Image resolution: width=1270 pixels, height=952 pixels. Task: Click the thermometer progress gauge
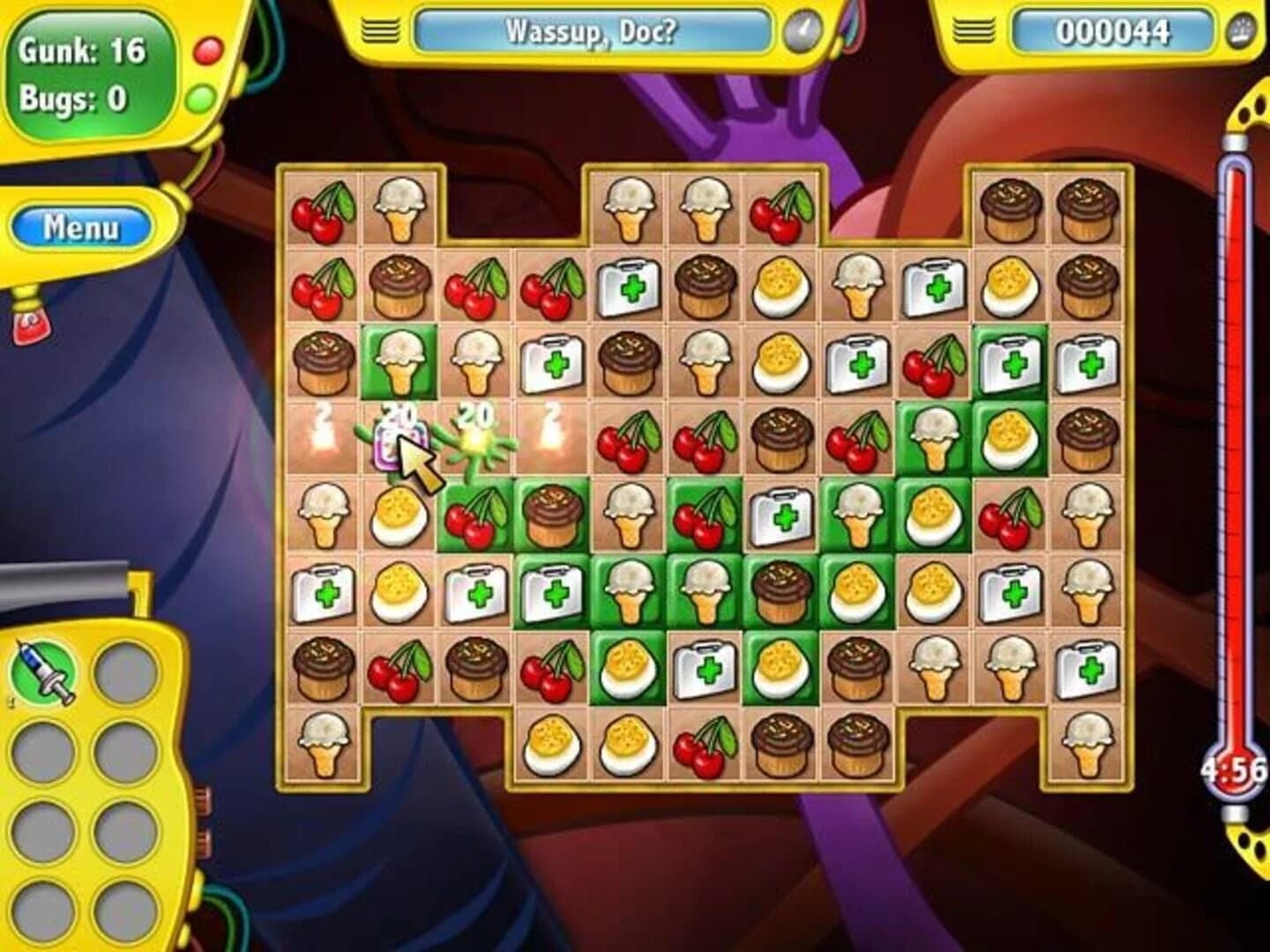(1234, 441)
